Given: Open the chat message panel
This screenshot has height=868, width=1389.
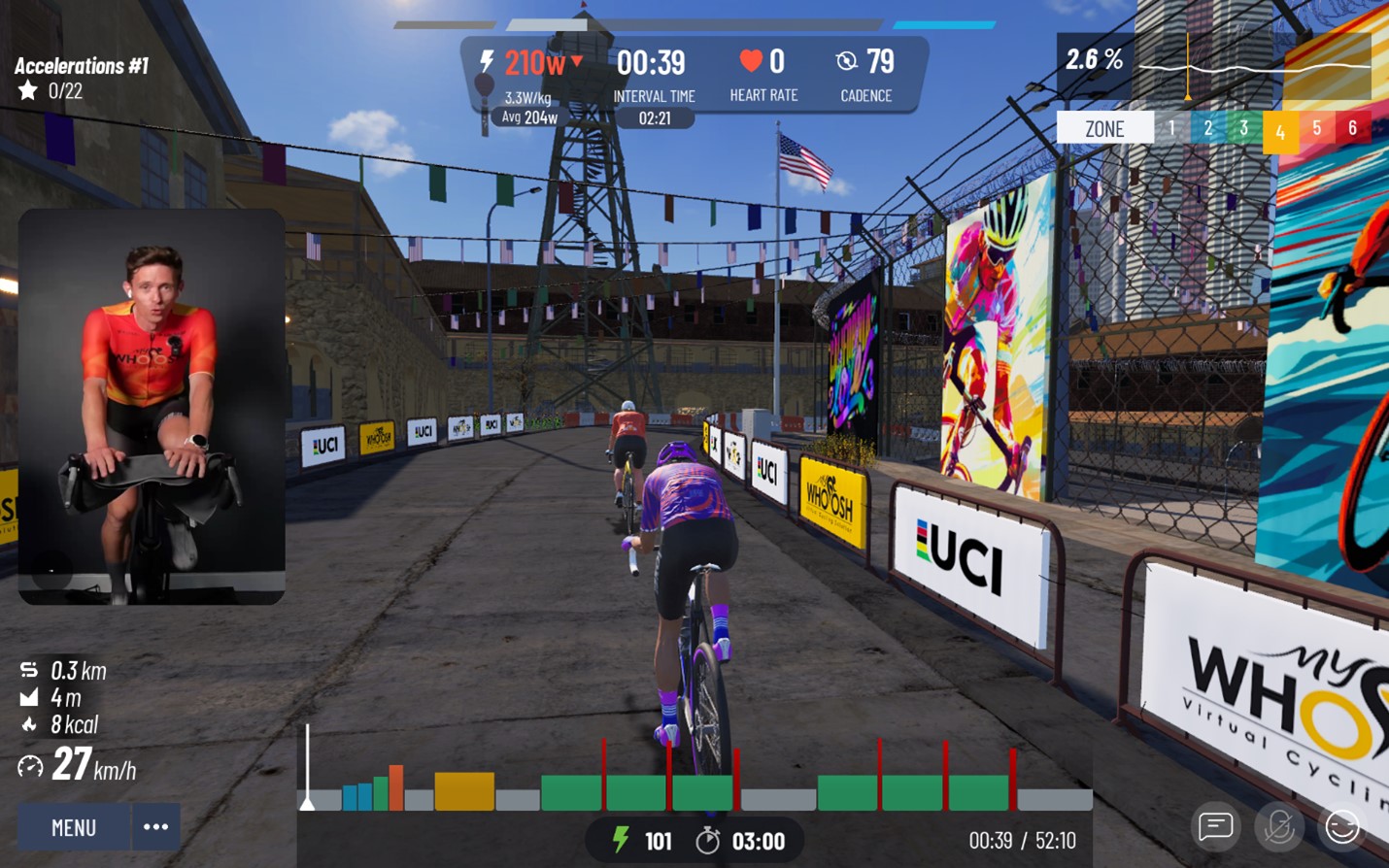Looking at the screenshot, I should click(x=1215, y=827).
